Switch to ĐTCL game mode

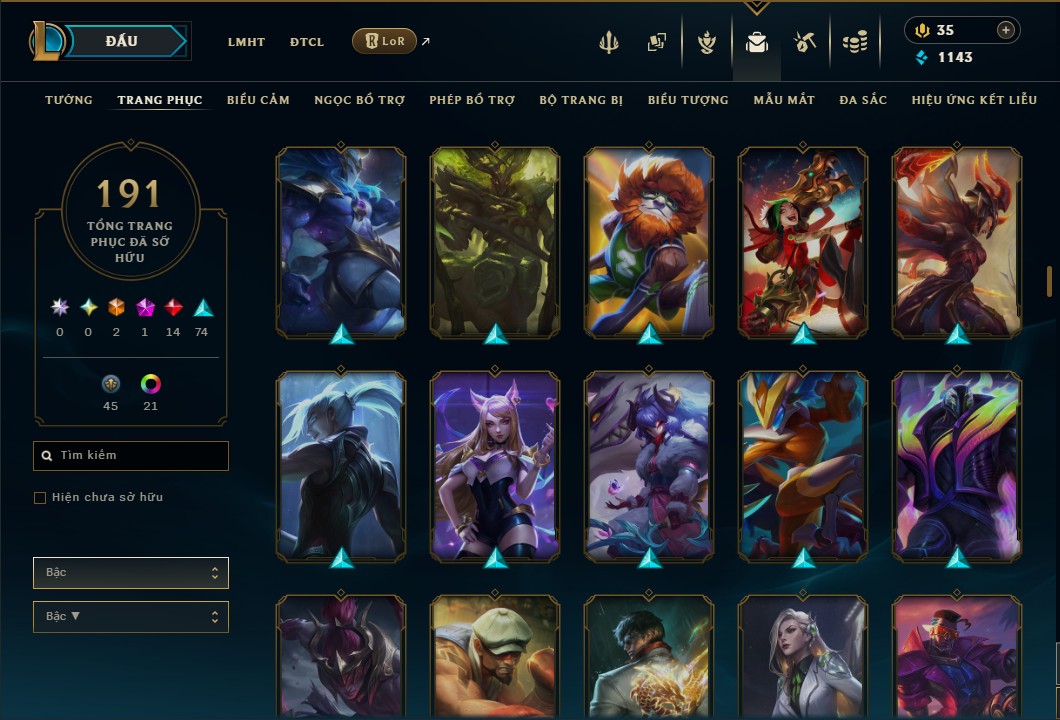point(307,42)
